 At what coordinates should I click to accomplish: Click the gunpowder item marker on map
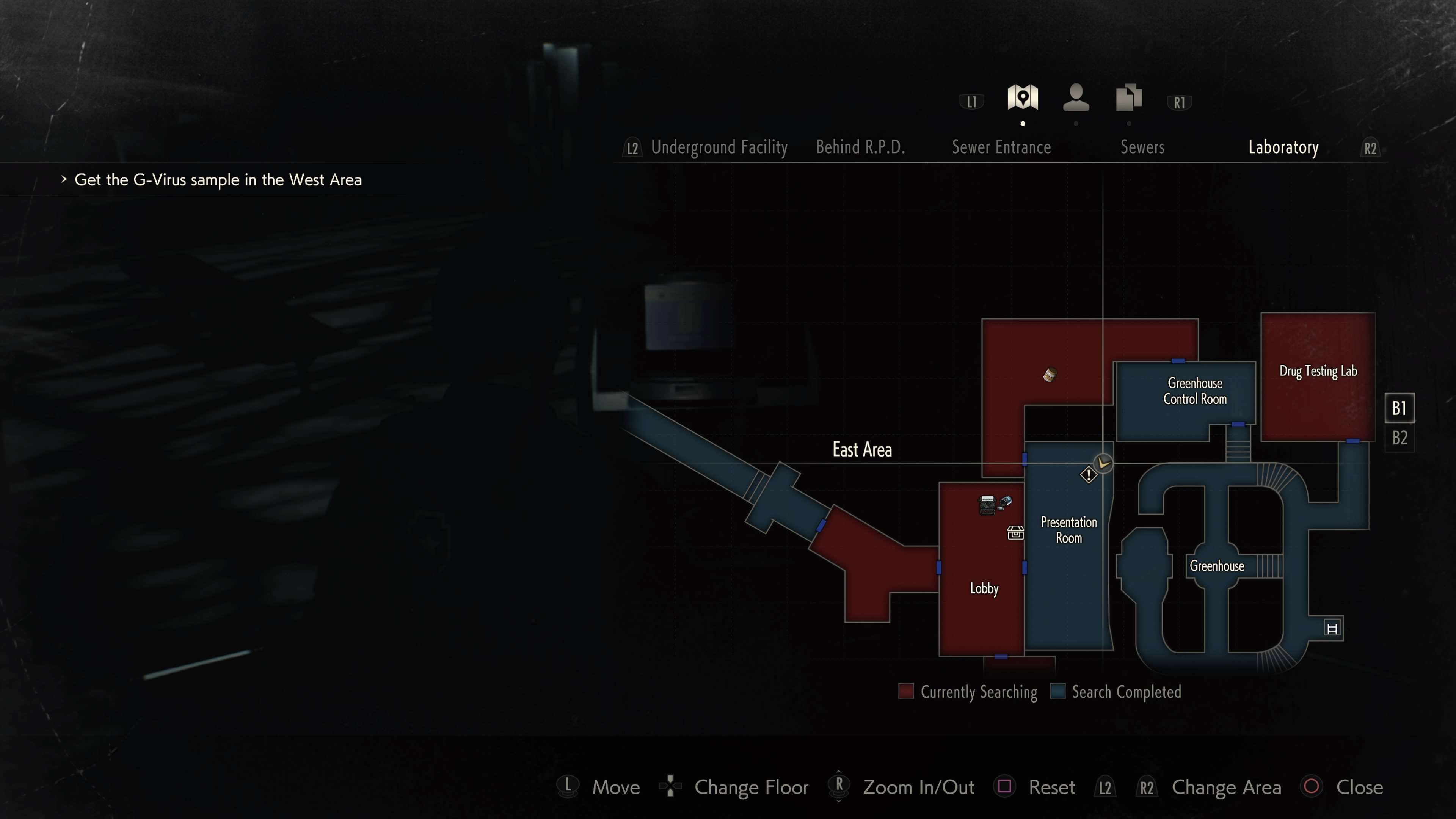tap(1050, 375)
